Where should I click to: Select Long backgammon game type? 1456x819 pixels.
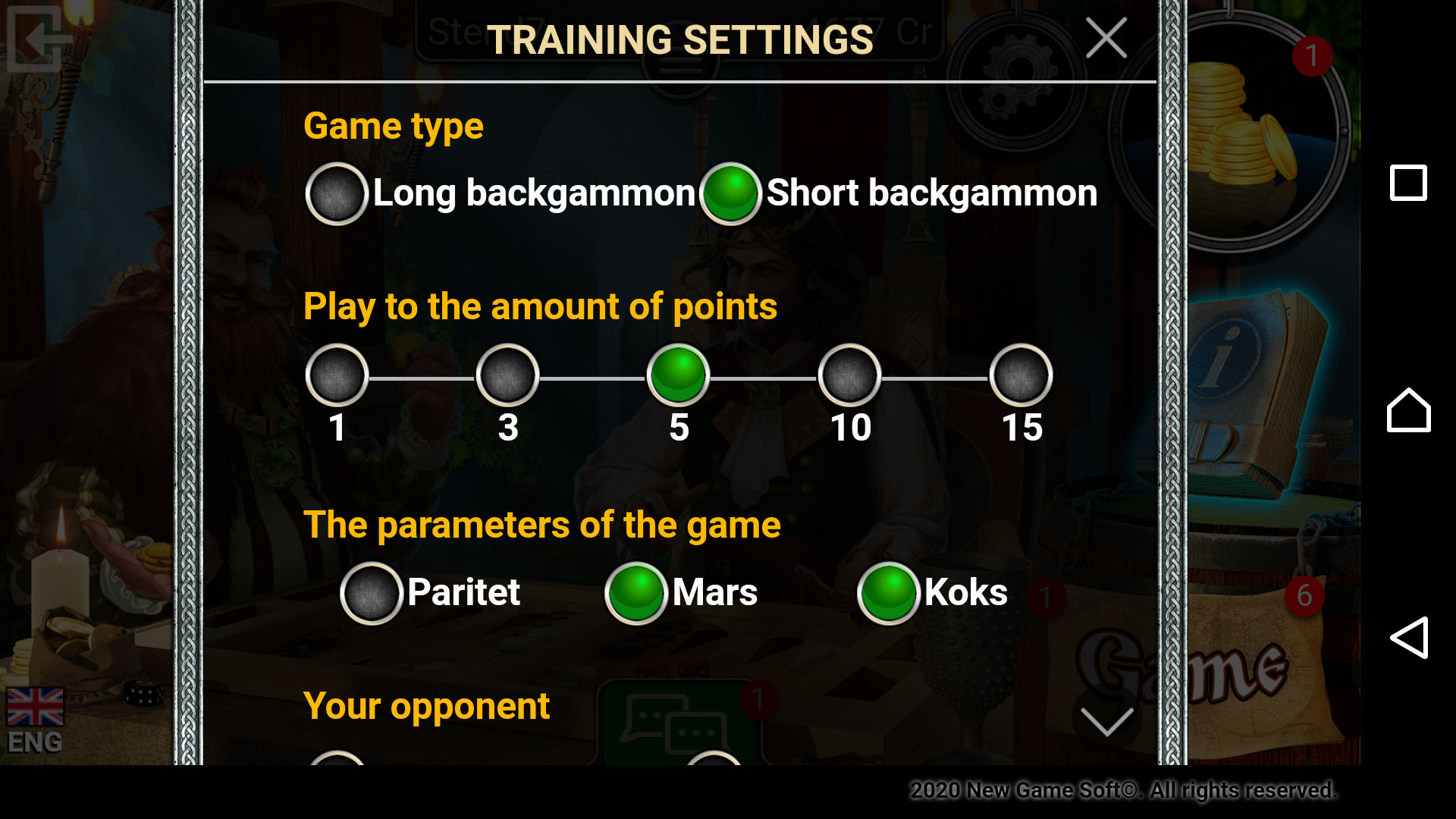pos(337,193)
